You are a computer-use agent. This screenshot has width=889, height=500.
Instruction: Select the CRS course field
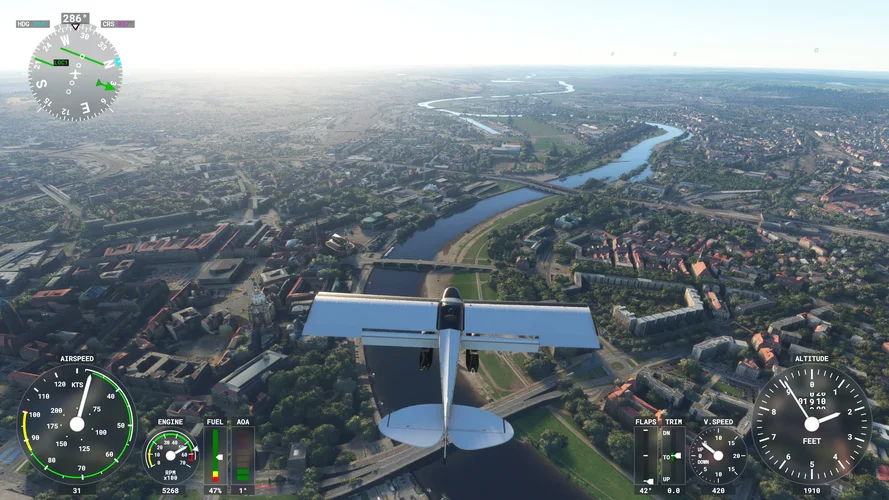click(x=118, y=24)
